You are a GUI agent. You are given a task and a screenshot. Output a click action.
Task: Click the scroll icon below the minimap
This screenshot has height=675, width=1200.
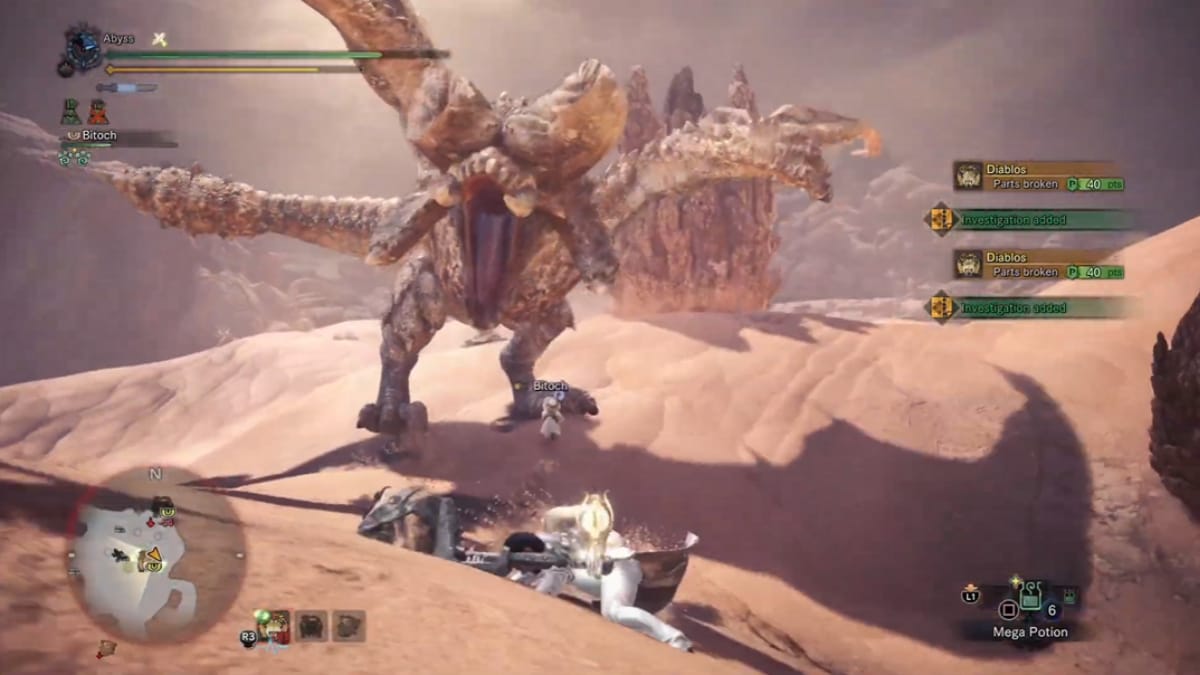click(106, 649)
